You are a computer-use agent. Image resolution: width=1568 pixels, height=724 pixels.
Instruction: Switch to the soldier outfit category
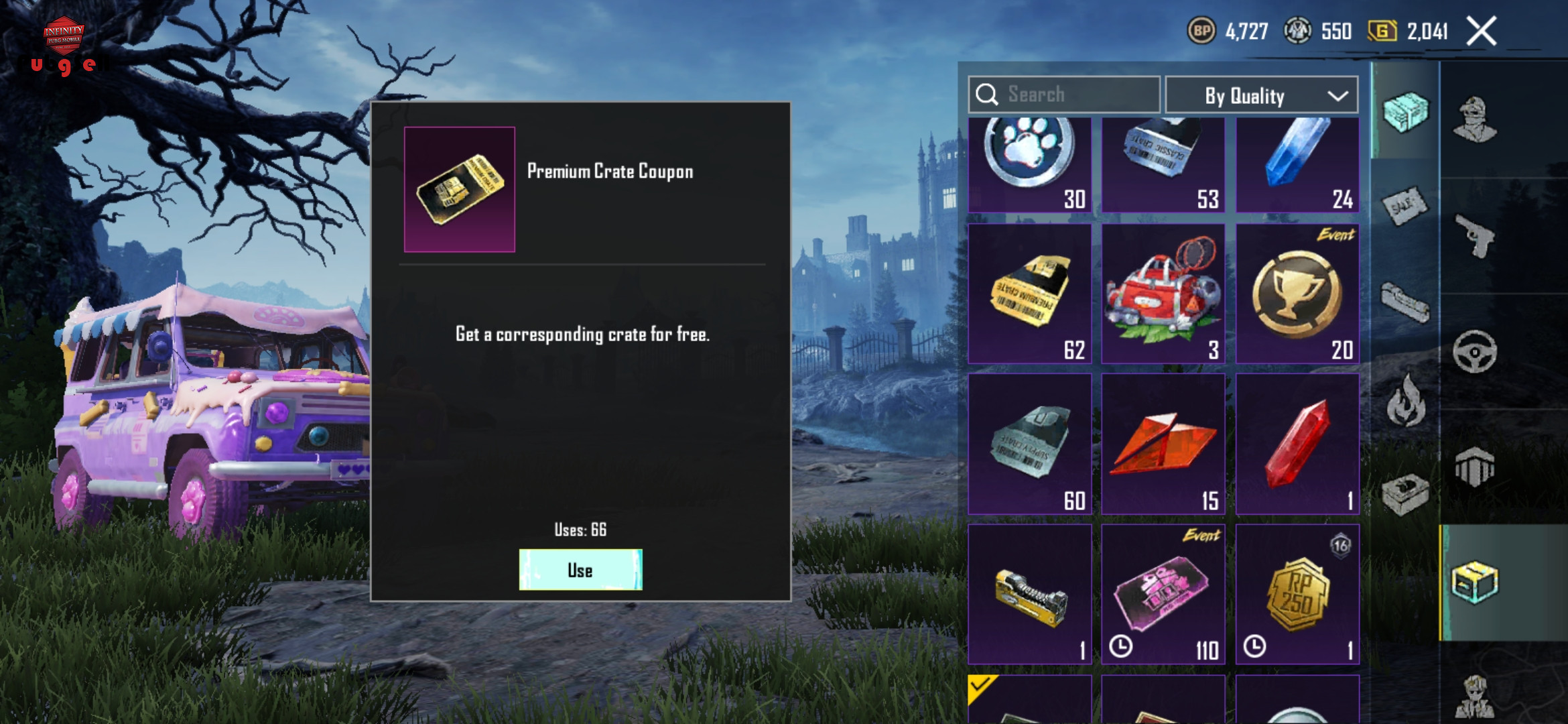coord(1475,121)
